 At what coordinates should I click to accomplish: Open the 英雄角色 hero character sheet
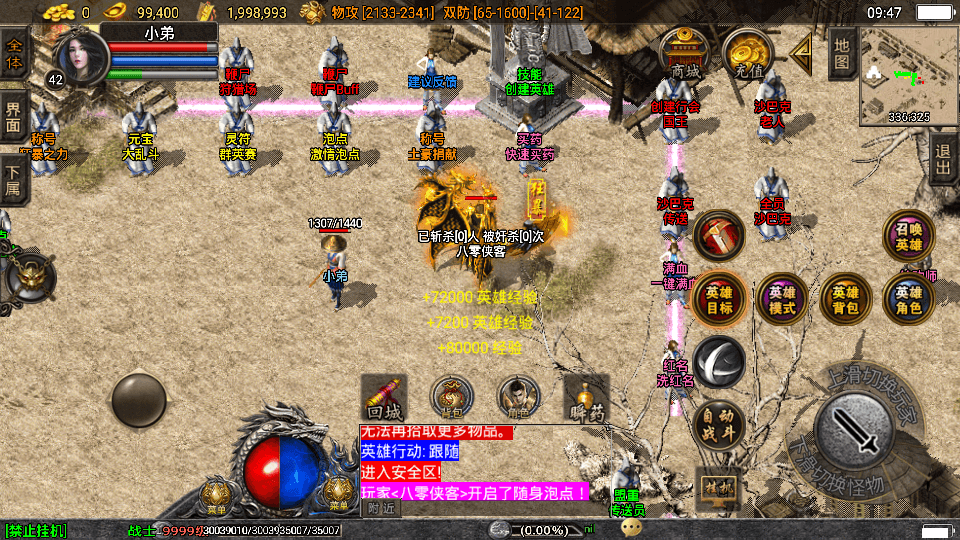(908, 299)
